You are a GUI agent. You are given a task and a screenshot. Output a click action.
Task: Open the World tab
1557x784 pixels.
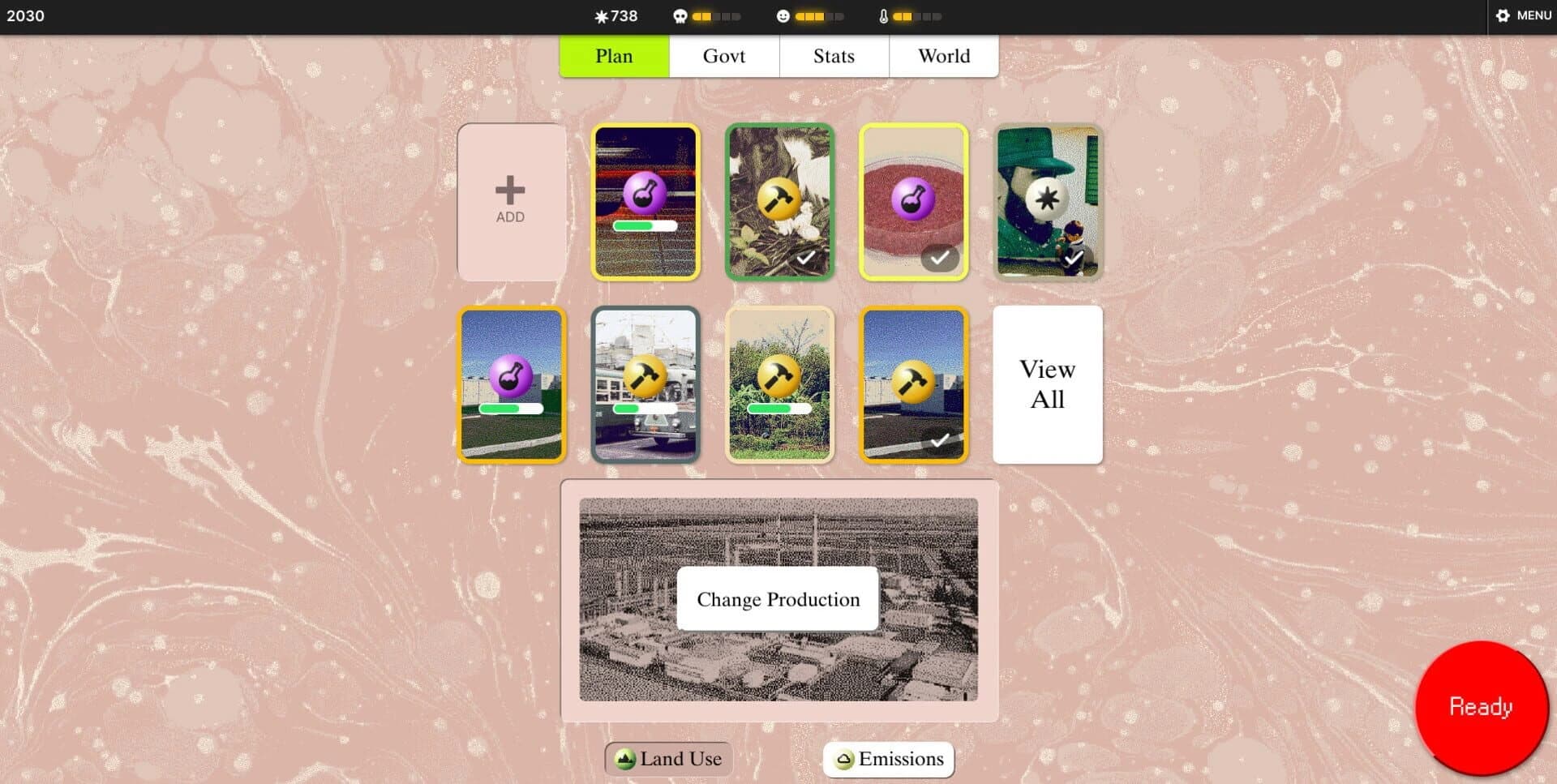click(x=944, y=56)
